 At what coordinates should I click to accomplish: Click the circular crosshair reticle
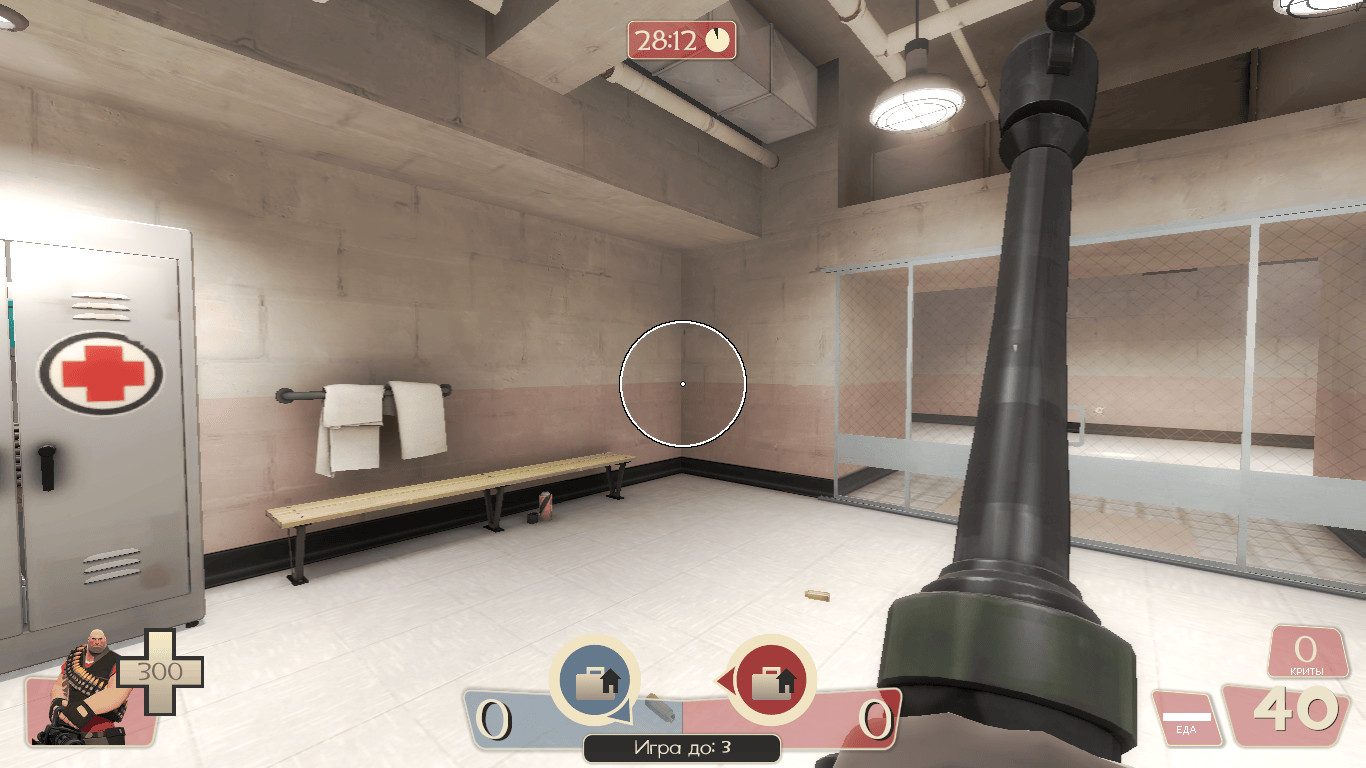[x=683, y=383]
